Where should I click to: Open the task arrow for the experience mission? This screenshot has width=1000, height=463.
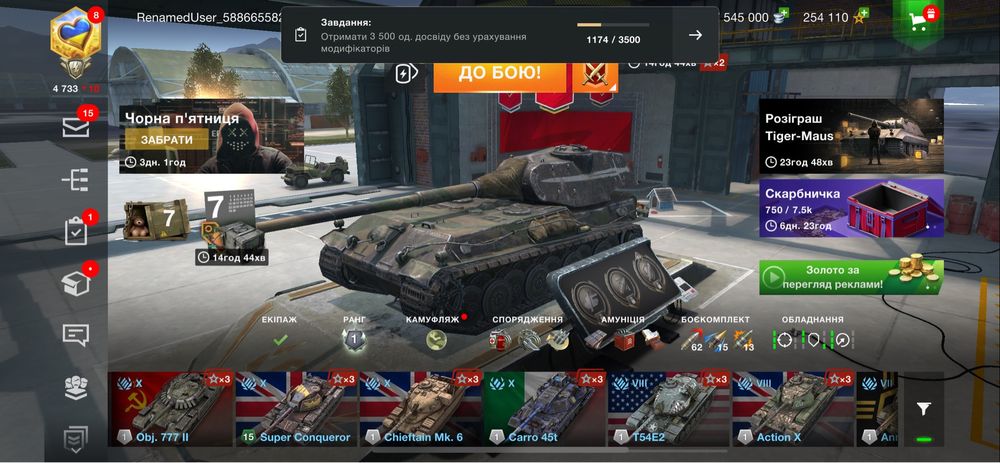click(x=695, y=35)
